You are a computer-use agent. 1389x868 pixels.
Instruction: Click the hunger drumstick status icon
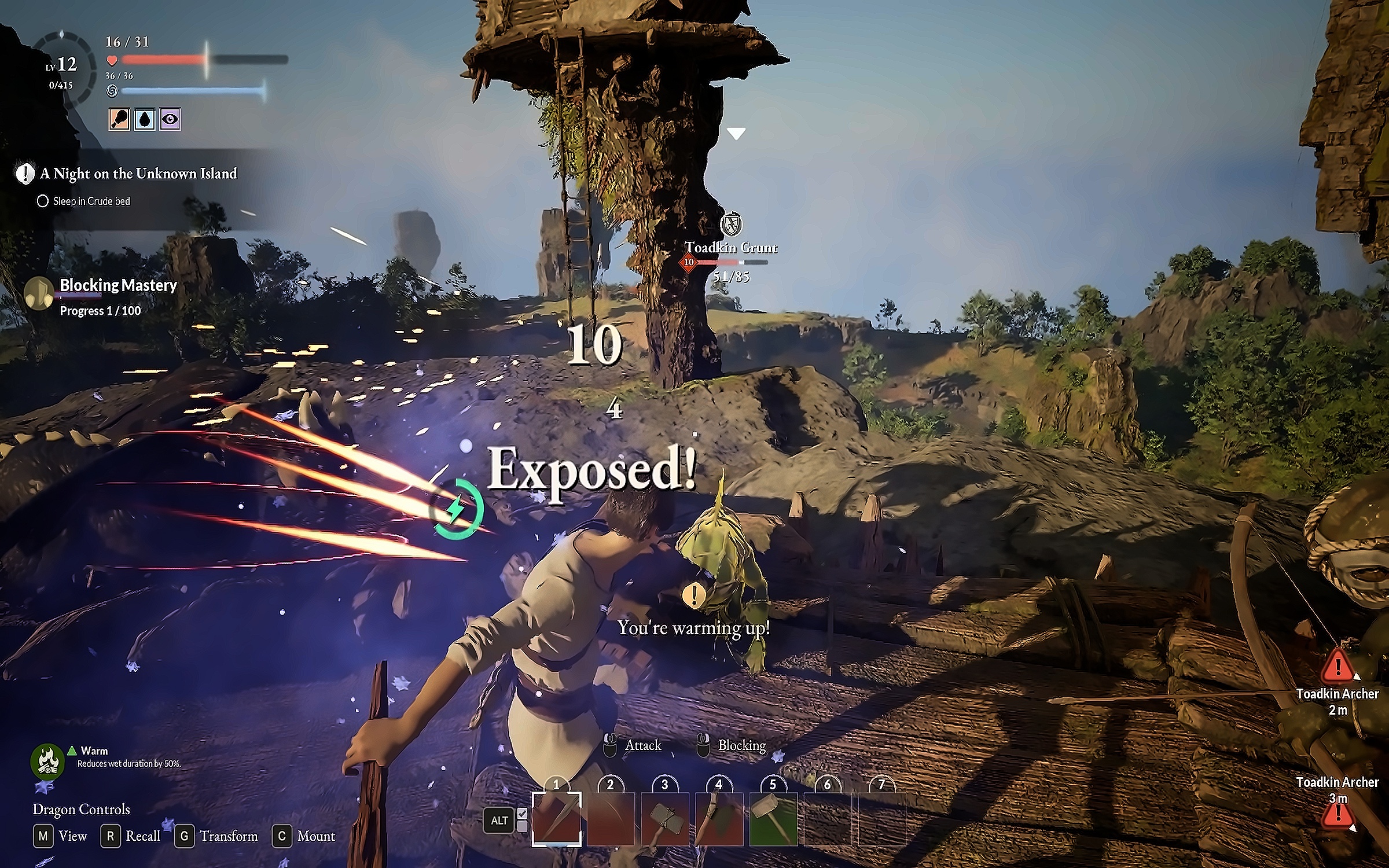point(119,120)
